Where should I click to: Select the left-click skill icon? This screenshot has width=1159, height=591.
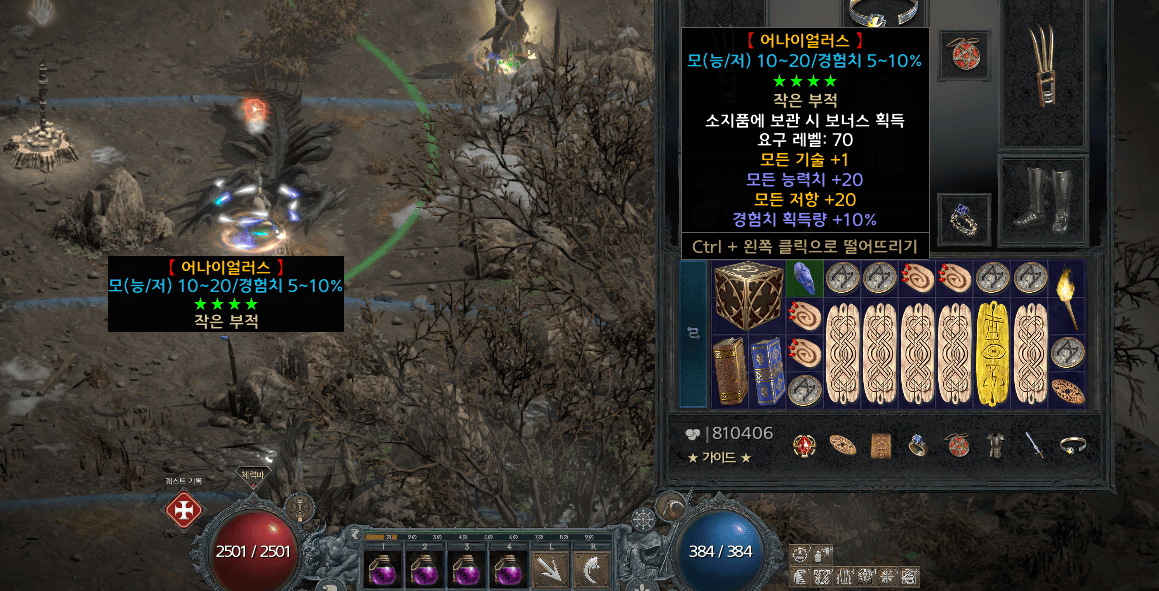pos(549,571)
